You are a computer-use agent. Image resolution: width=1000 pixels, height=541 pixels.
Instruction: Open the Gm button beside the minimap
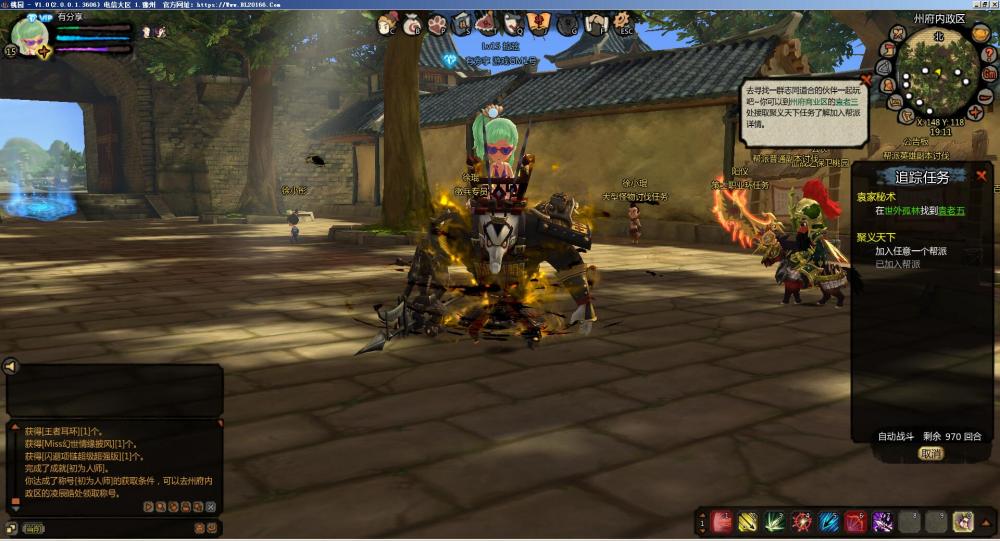988,74
